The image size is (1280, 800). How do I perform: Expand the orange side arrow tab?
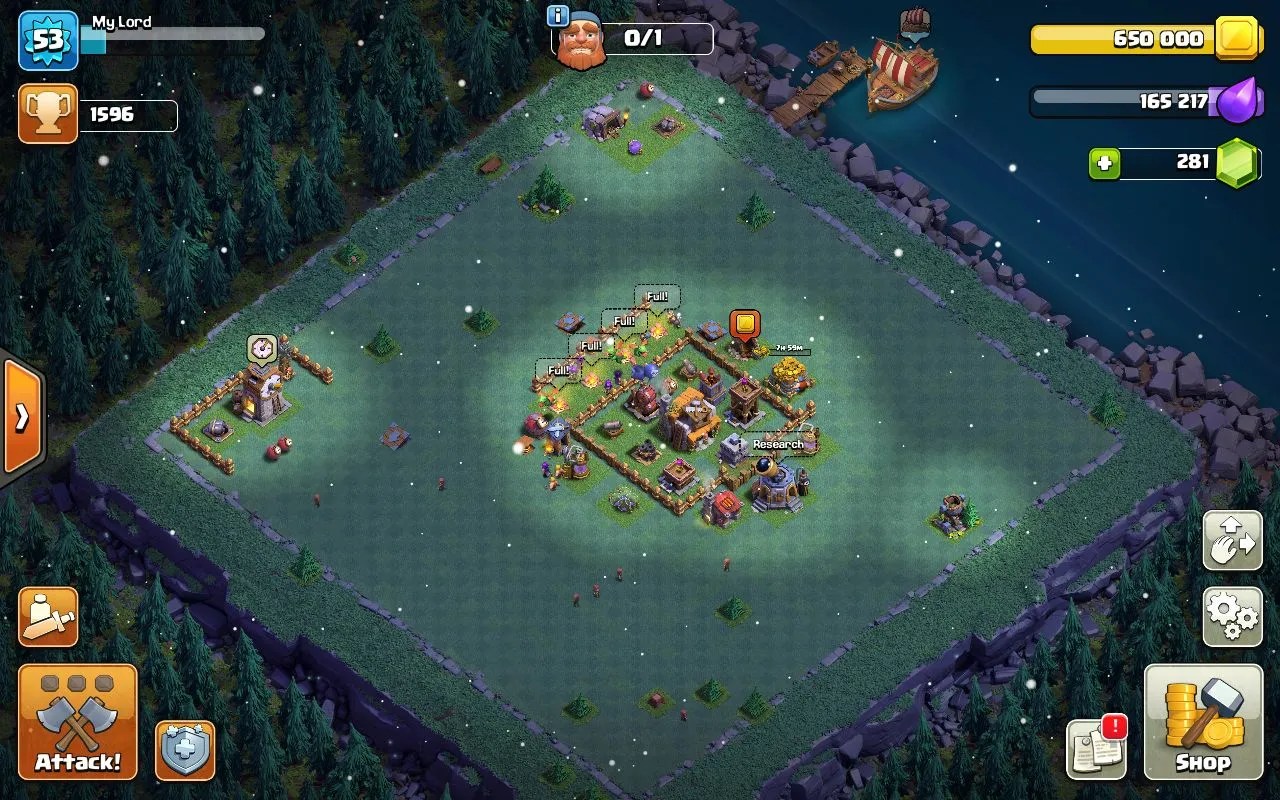click(x=21, y=417)
